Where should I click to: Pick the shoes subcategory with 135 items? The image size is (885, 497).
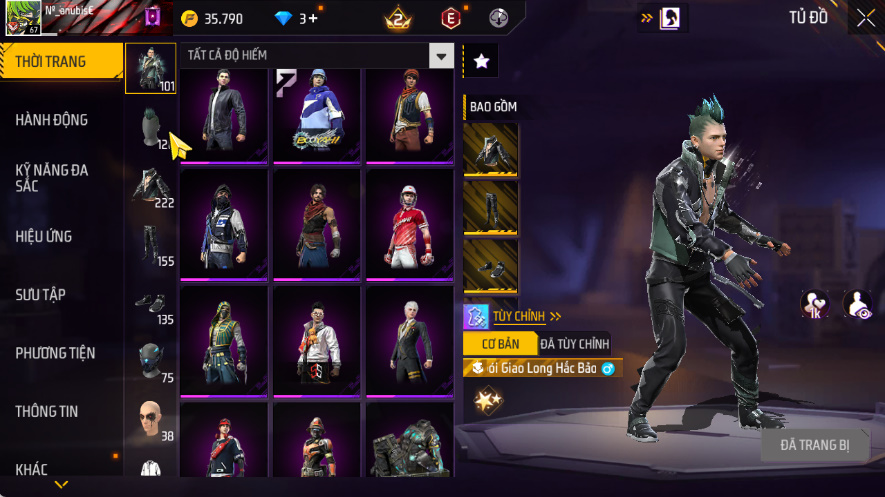(x=150, y=304)
